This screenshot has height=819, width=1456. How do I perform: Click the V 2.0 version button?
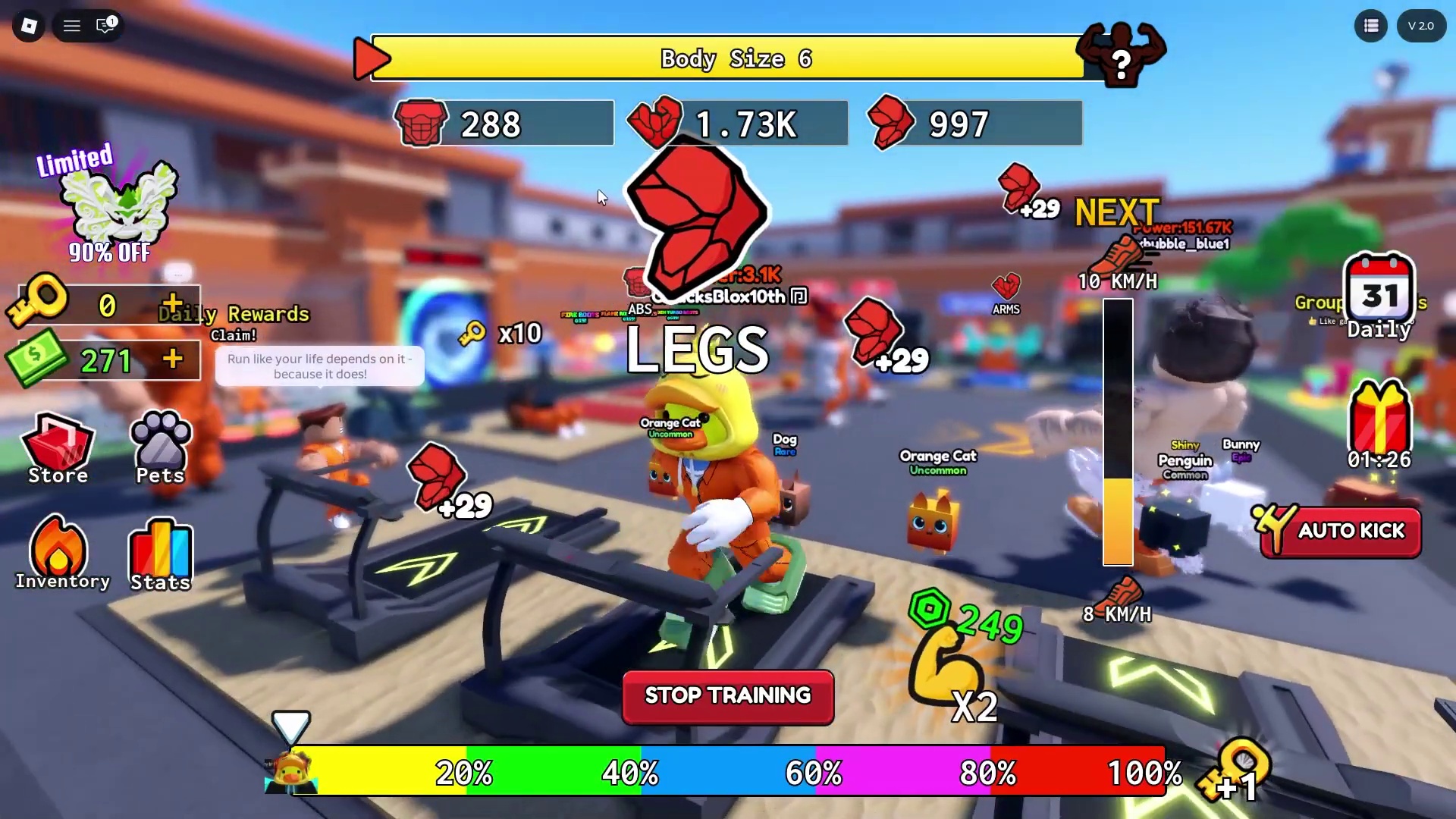(x=1420, y=26)
